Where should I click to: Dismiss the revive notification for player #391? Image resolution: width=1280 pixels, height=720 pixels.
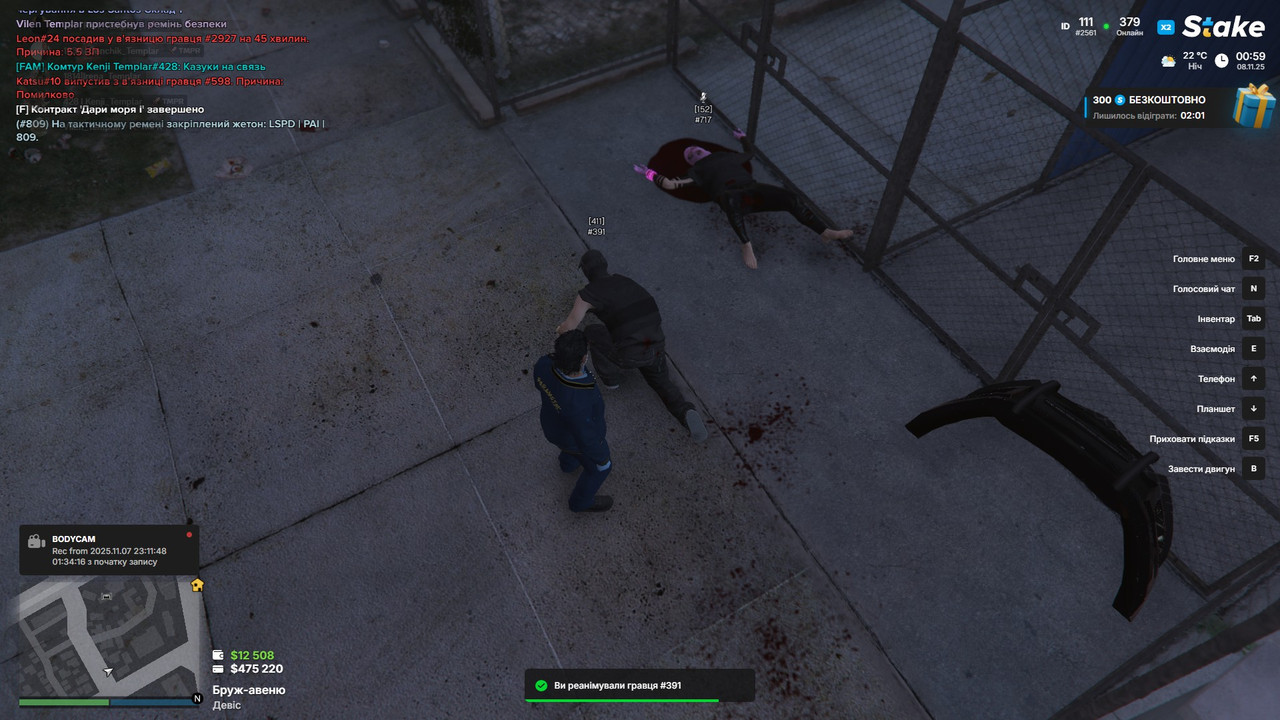[640, 686]
